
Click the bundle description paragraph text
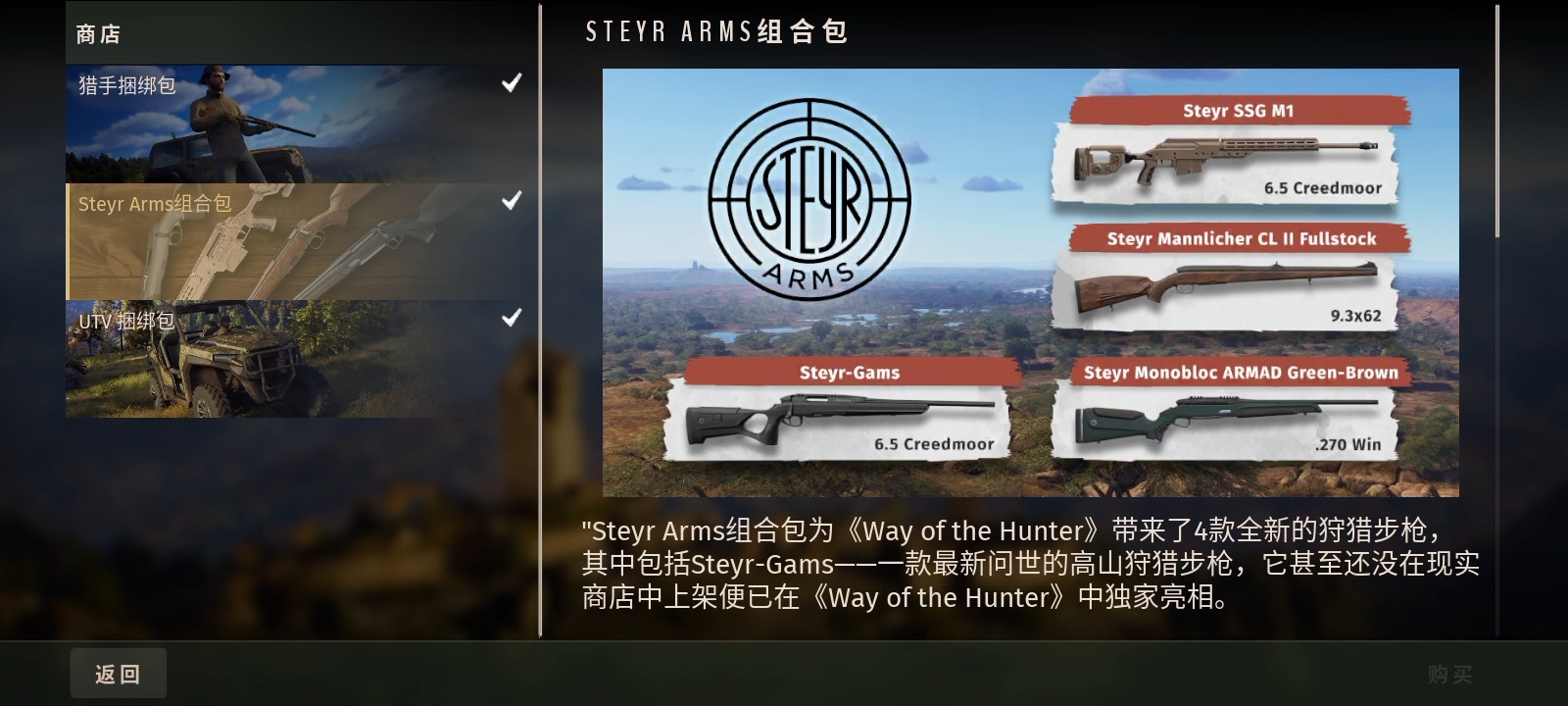pyautogui.click(x=1029, y=565)
